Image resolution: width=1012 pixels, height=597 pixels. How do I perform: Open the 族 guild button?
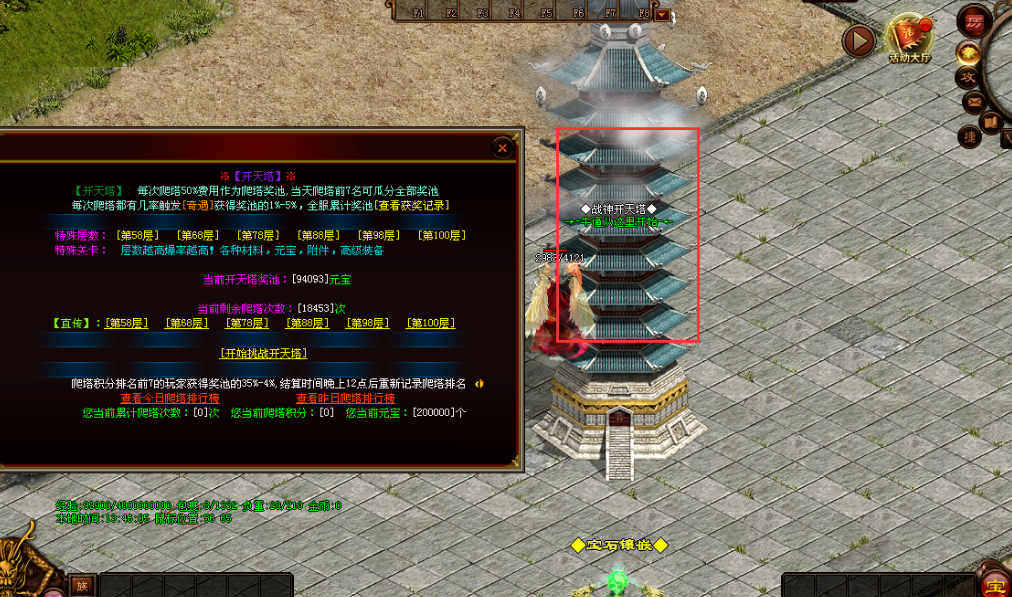click(x=81, y=585)
